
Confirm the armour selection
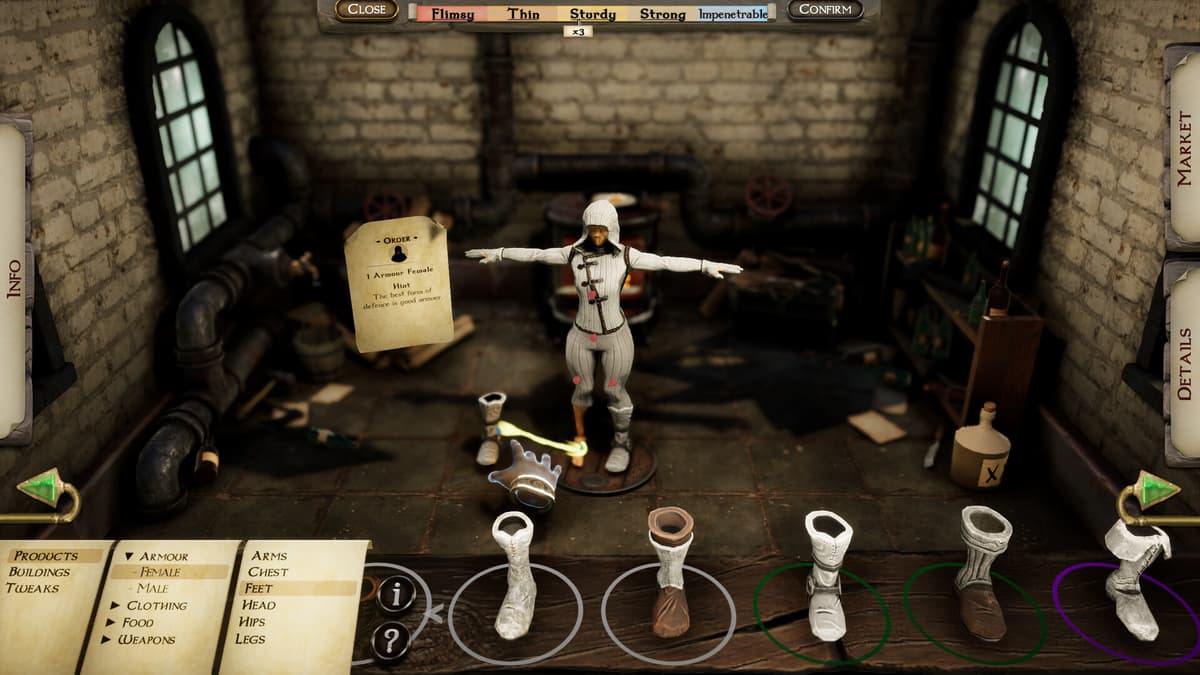[825, 10]
